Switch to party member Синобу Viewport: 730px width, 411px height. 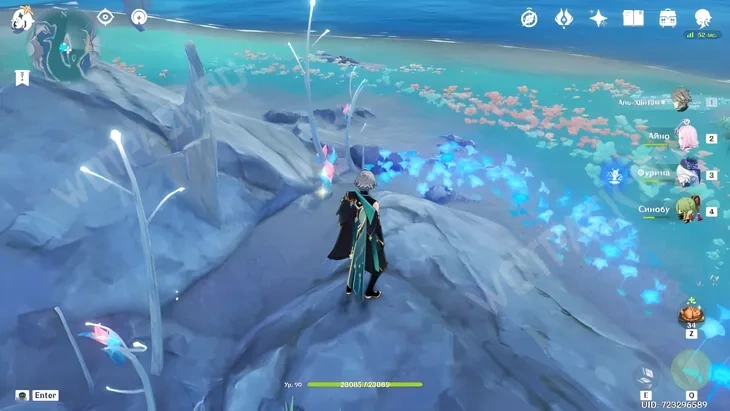687,210
